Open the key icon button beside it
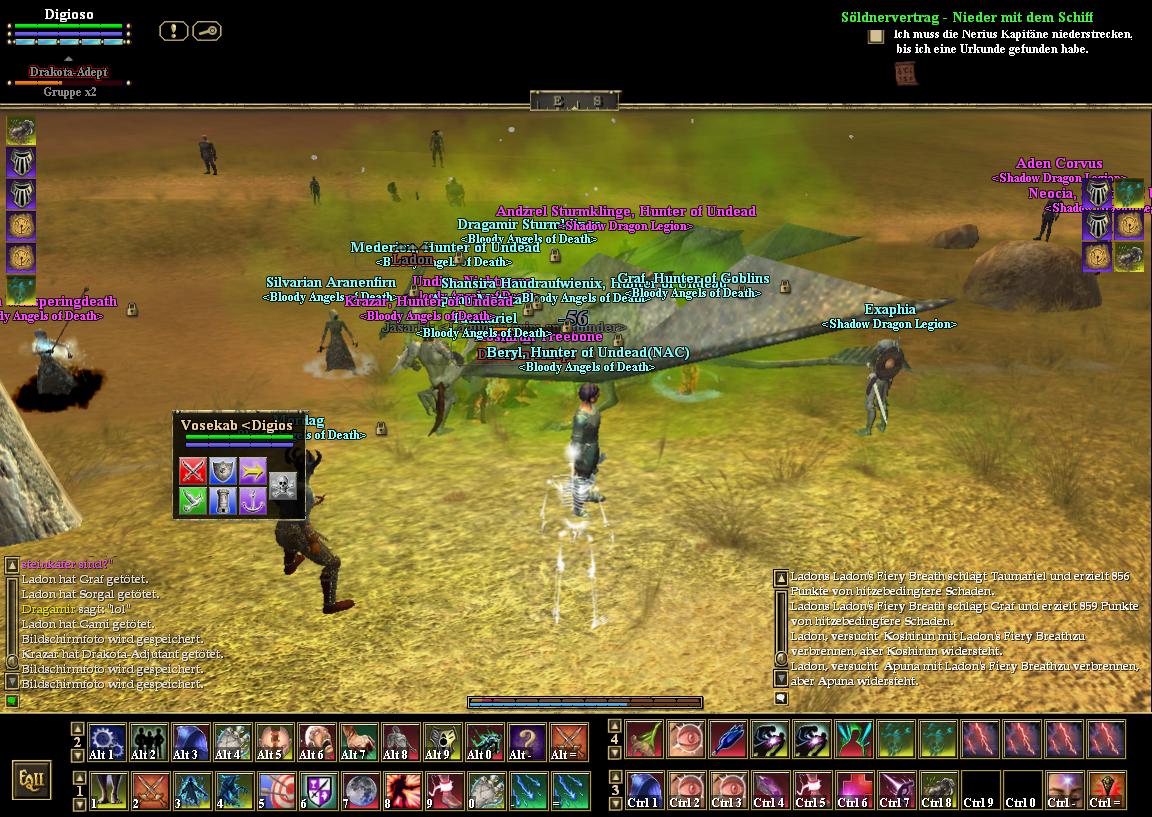The image size is (1152, 817). pyautogui.click(x=207, y=31)
